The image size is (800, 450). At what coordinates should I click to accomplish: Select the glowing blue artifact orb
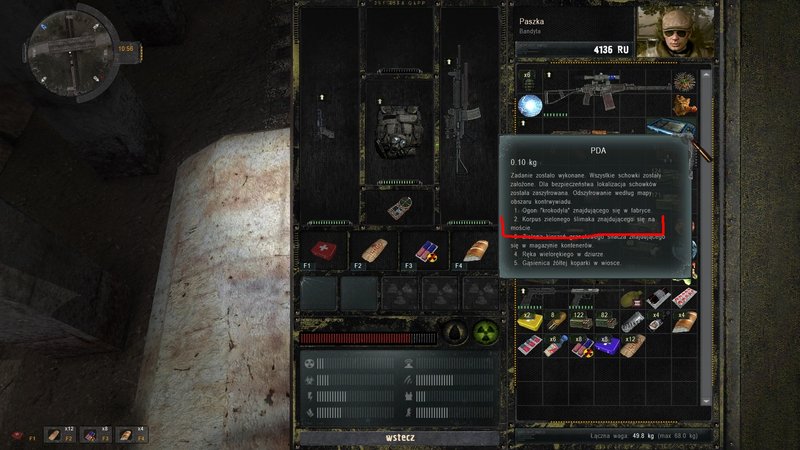(529, 106)
